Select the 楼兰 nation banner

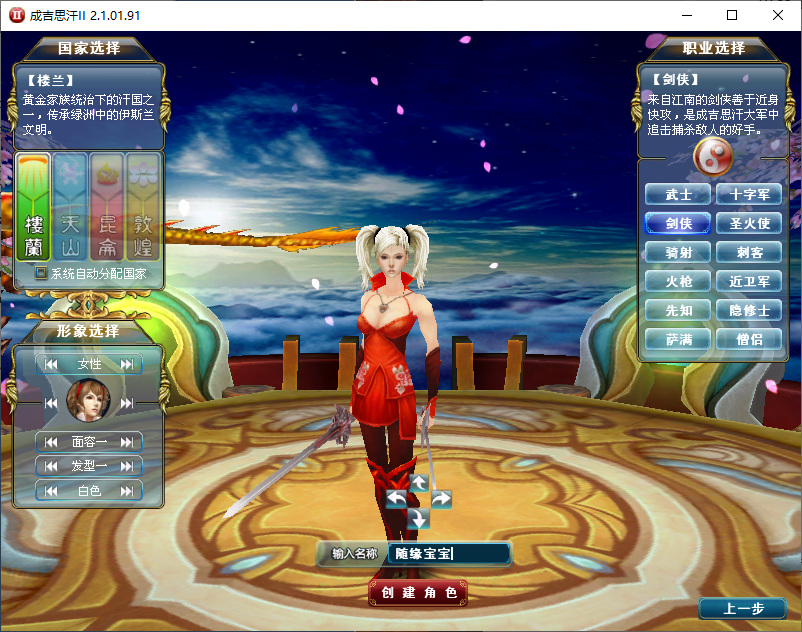click(x=34, y=208)
